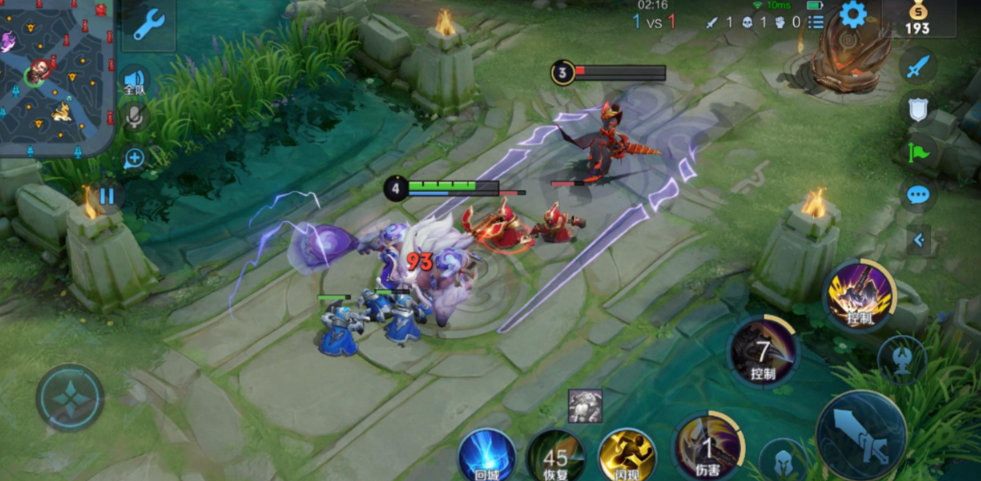Viewport: 981px width, 481px height.
Task: Send the blue sword attack signal
Action: (x=918, y=68)
